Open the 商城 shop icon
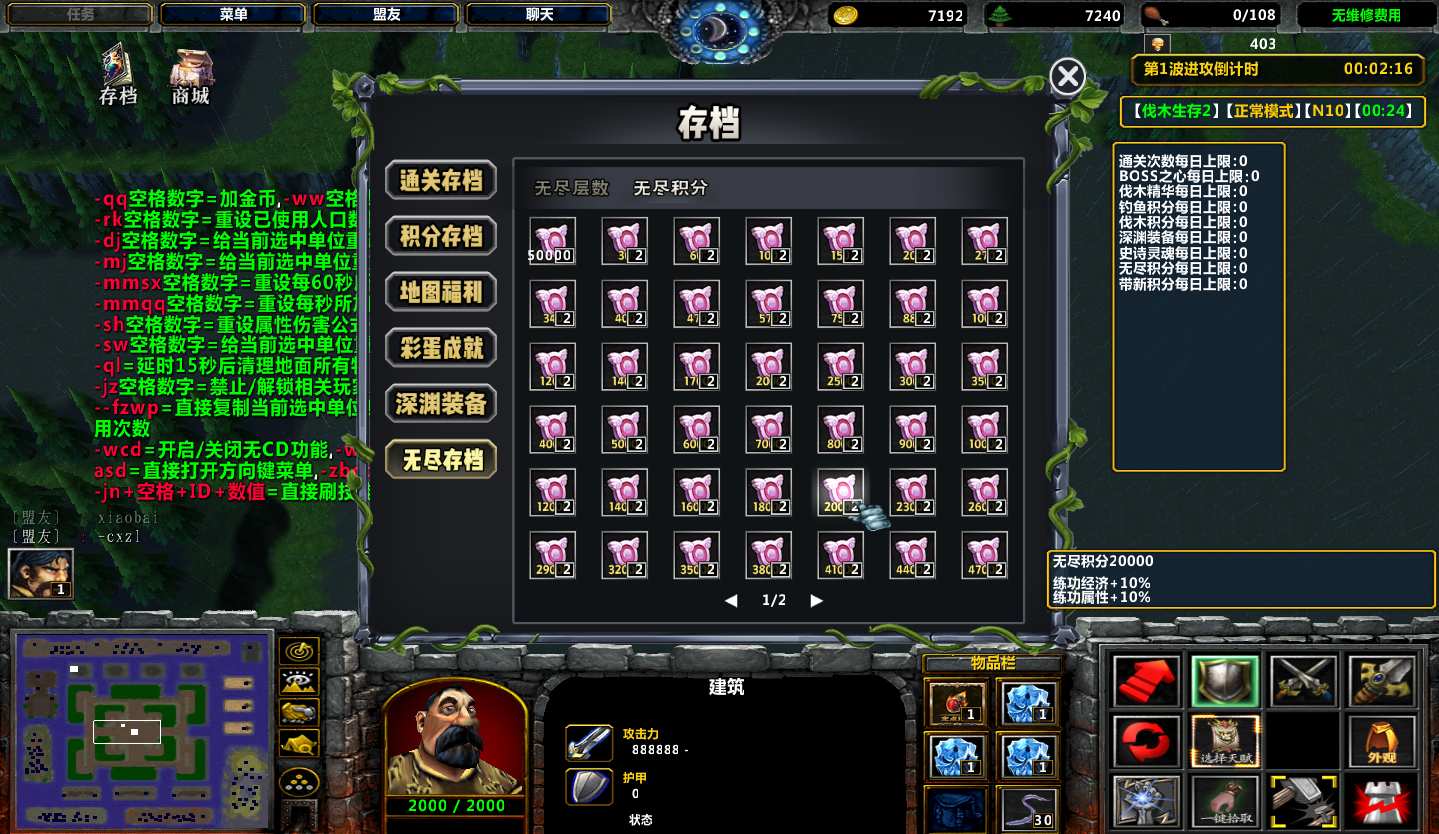1439x834 pixels. tap(191, 74)
